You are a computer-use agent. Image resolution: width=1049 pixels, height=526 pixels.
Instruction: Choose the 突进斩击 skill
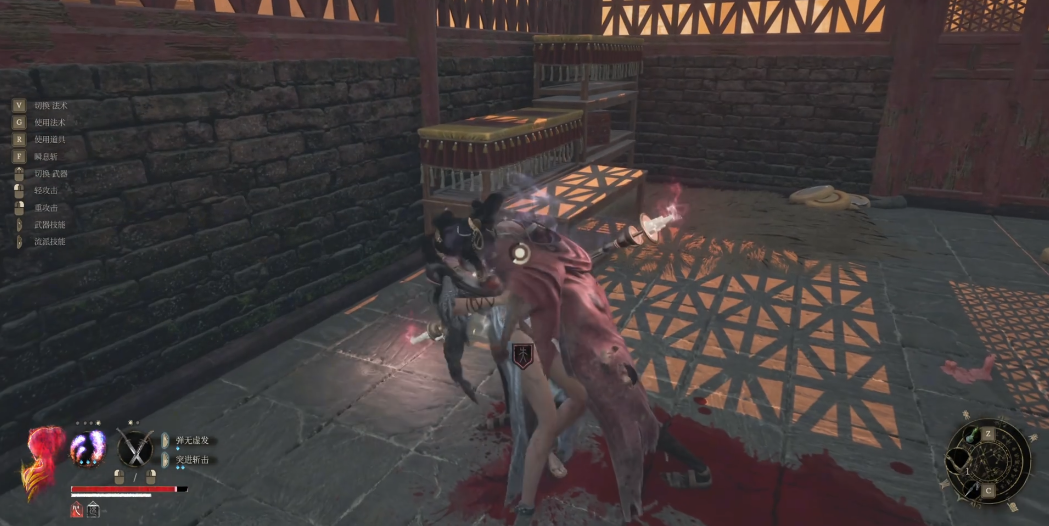tap(192, 459)
